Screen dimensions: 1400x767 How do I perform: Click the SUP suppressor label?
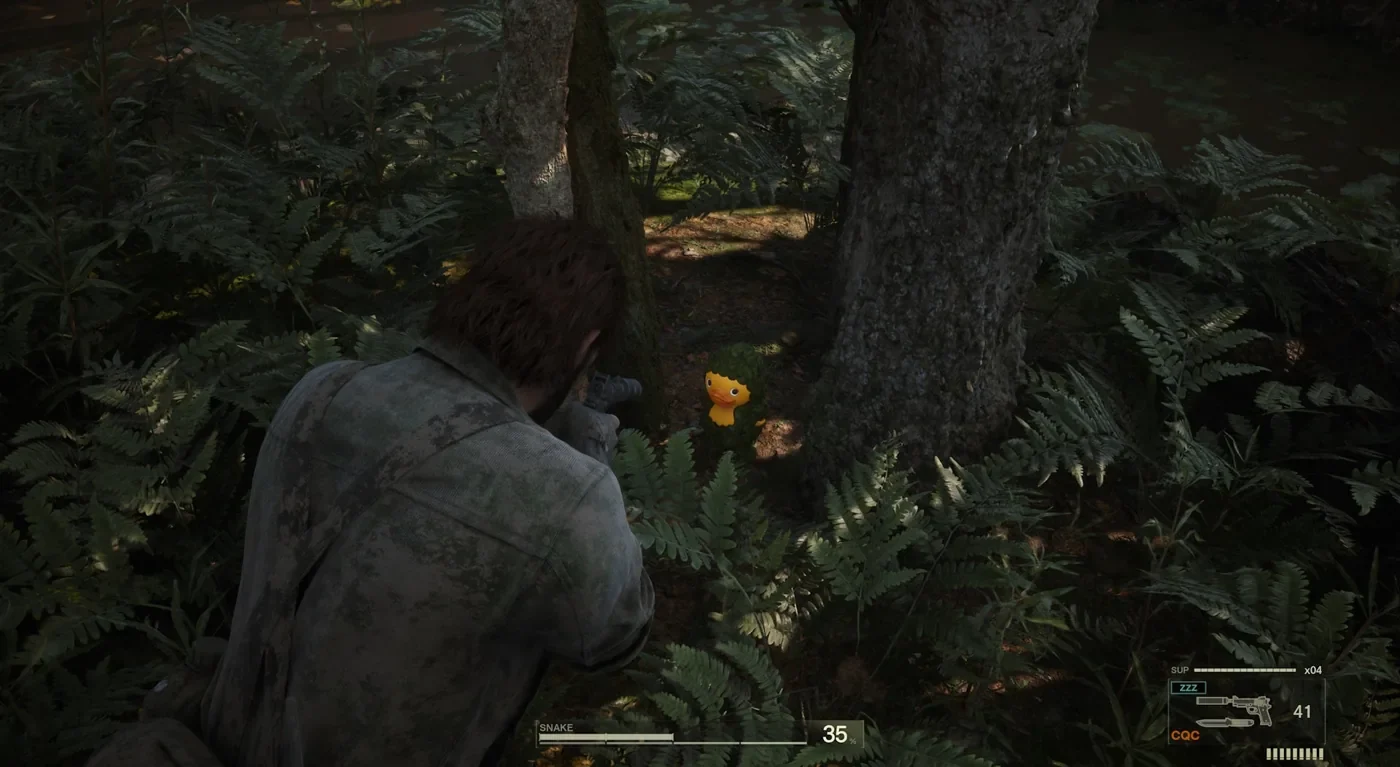pos(1180,669)
